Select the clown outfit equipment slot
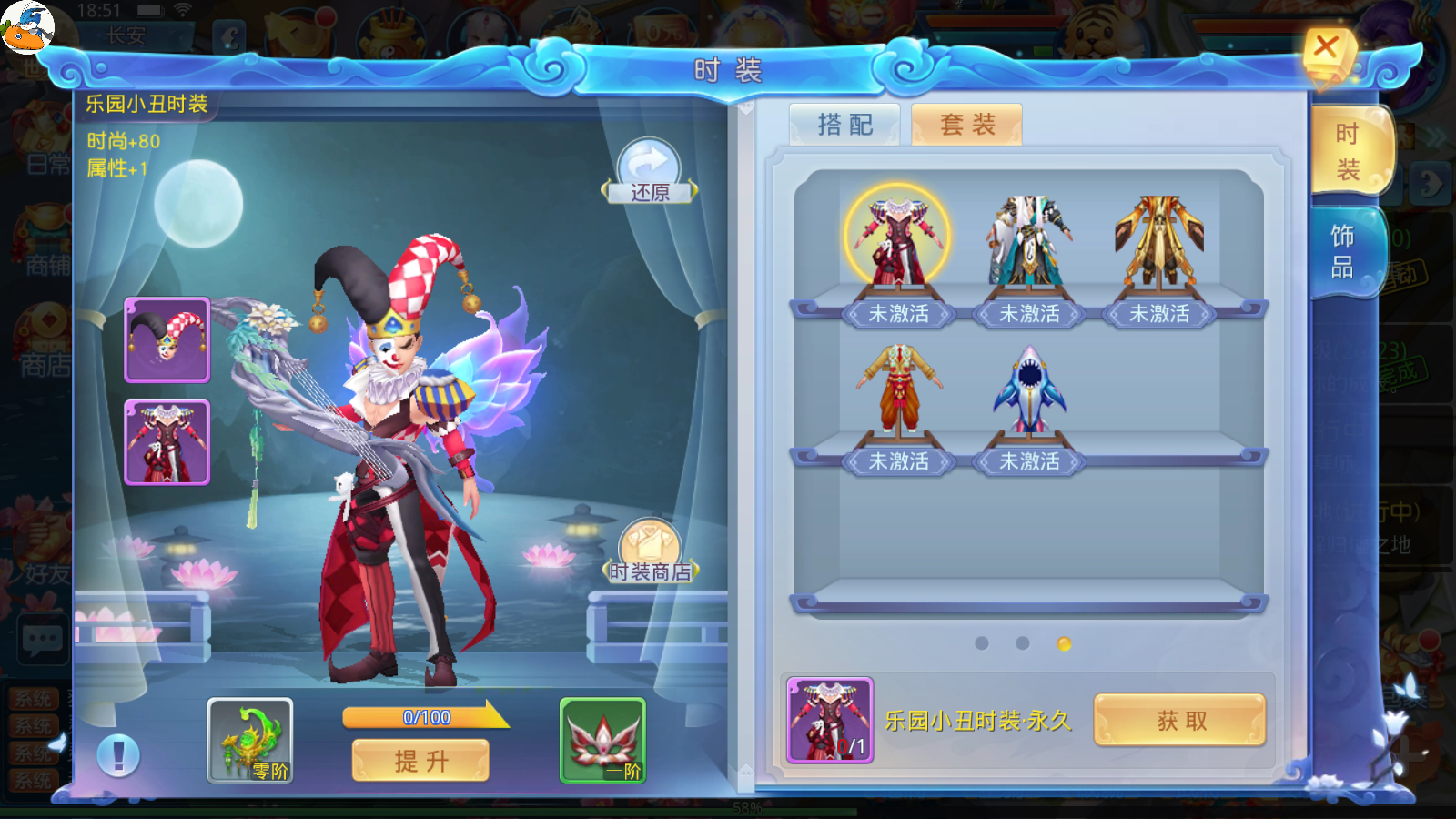 click(x=167, y=442)
